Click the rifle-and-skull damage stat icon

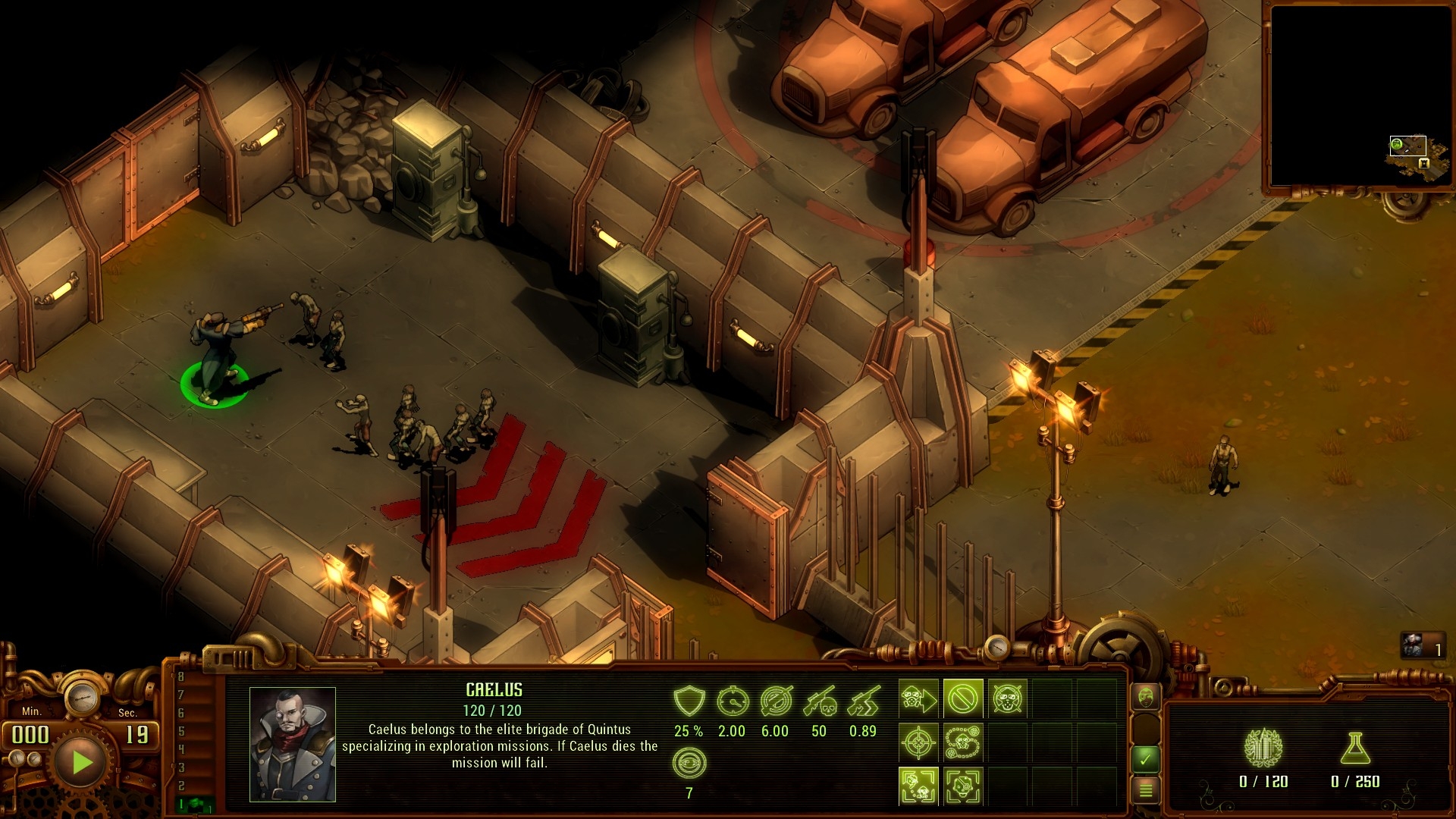click(x=821, y=700)
